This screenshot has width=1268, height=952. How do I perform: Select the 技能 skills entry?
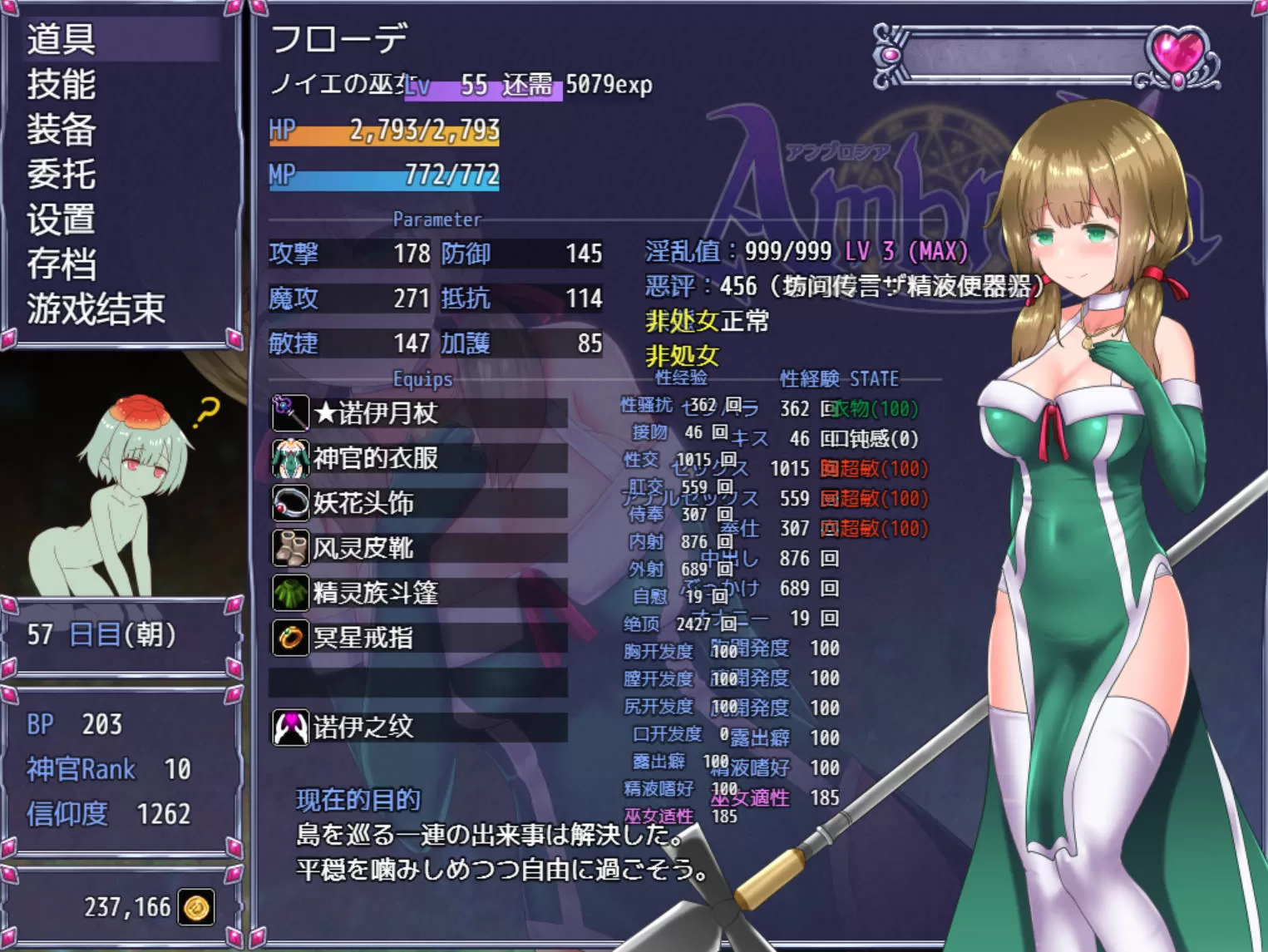62,84
